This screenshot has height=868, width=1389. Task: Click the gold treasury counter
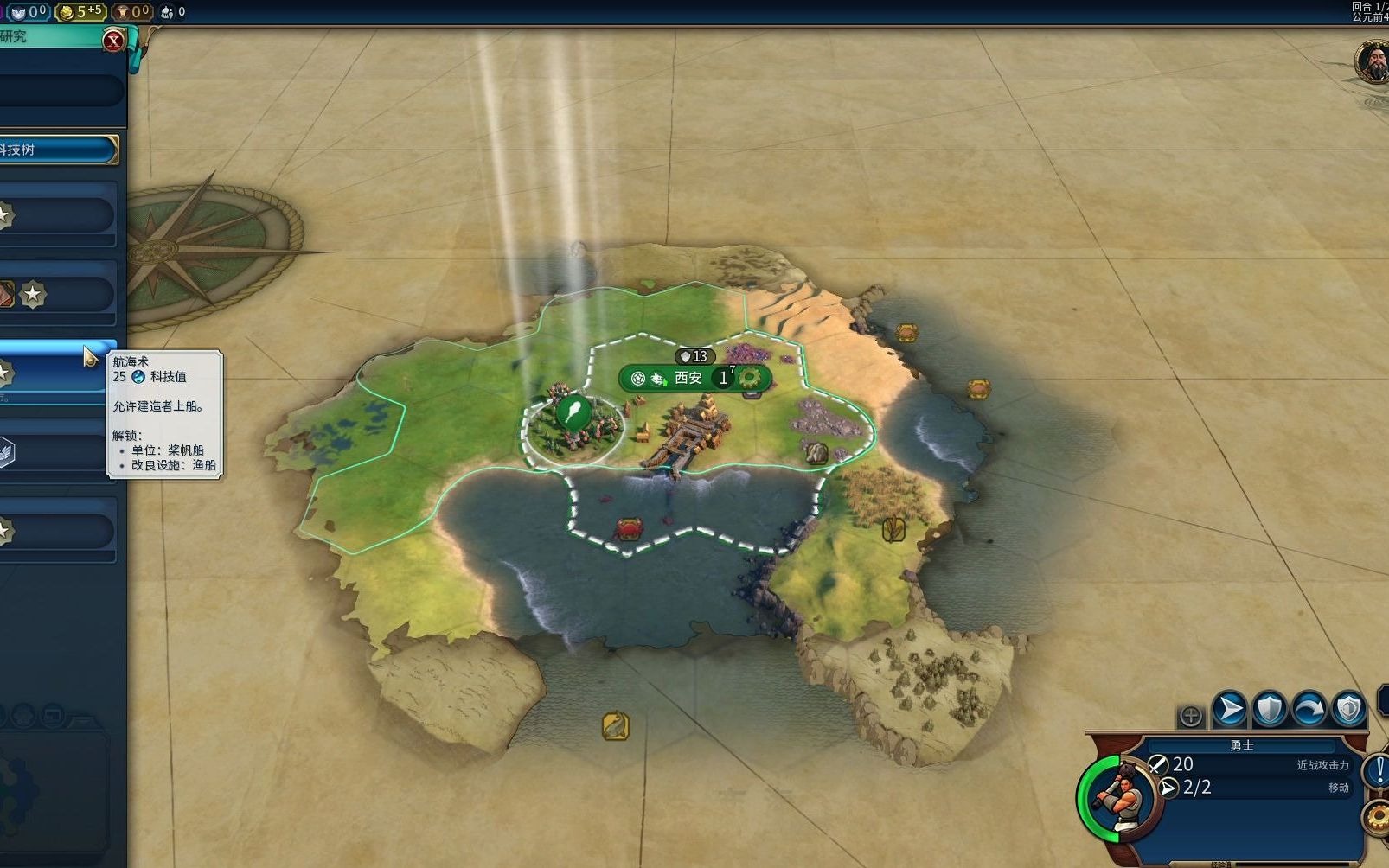tap(80, 11)
